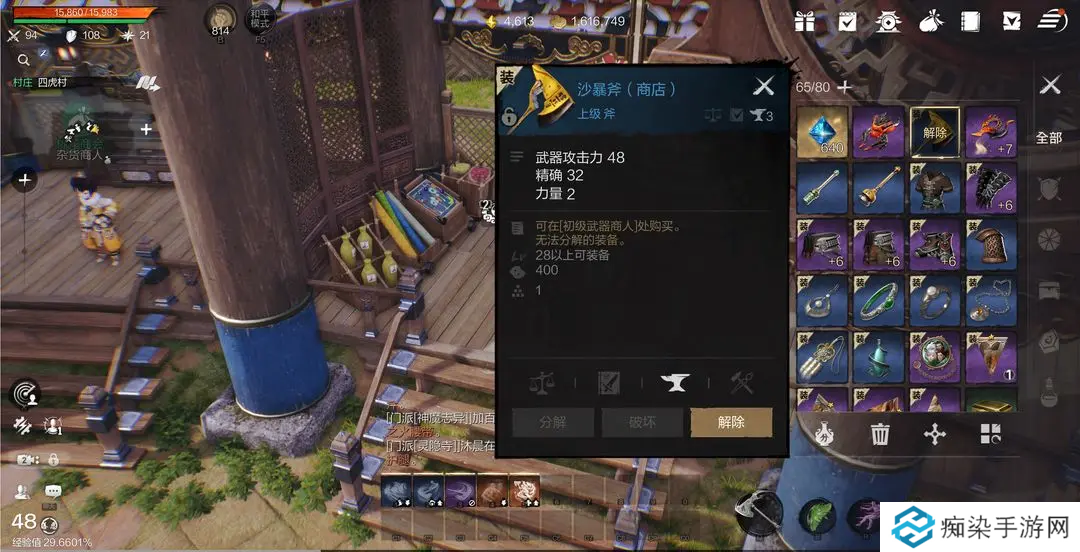The height and width of the screenshot is (552, 1080).
Task: Select the silver ring item slot
Action: pyautogui.click(x=936, y=299)
